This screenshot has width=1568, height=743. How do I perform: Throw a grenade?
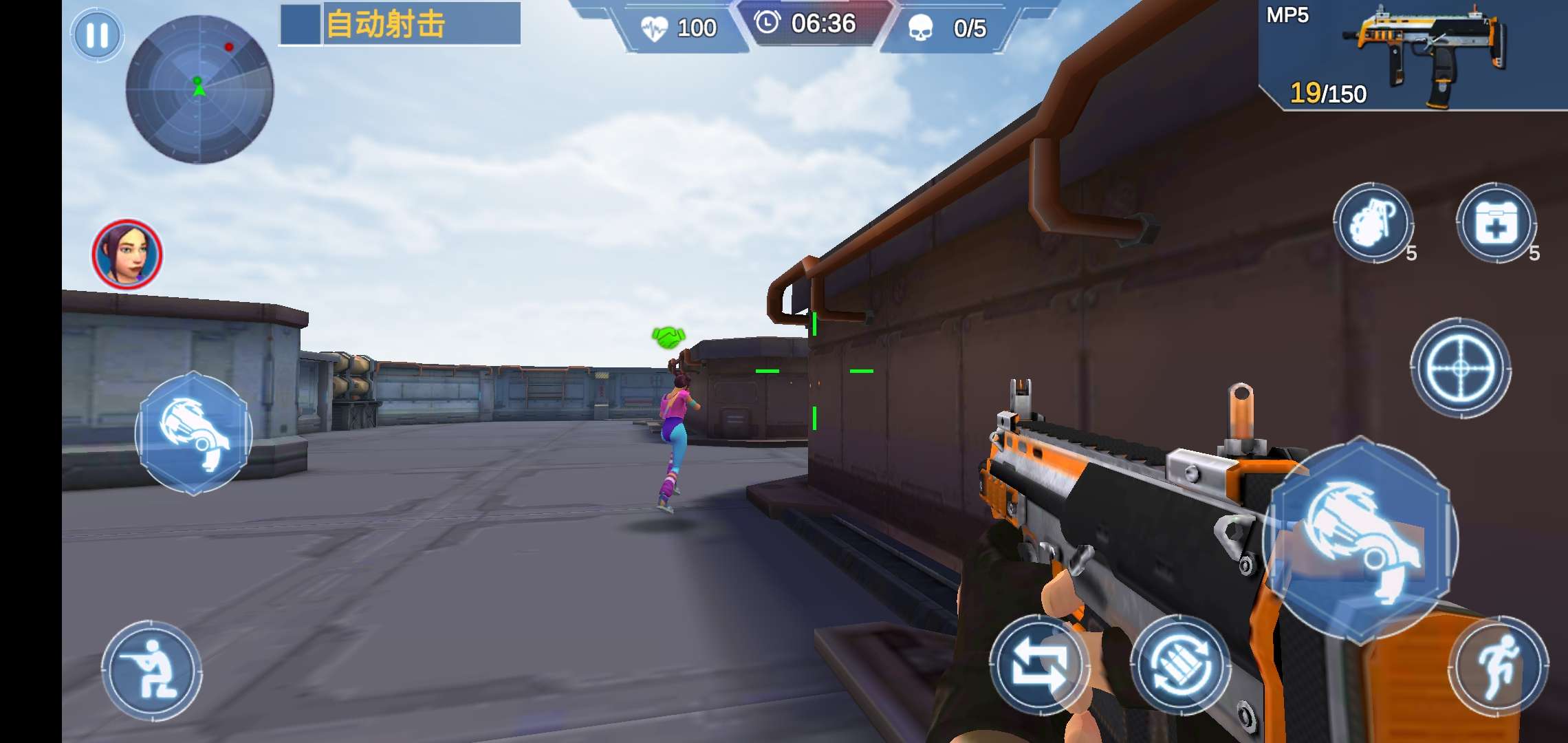coord(1373,223)
